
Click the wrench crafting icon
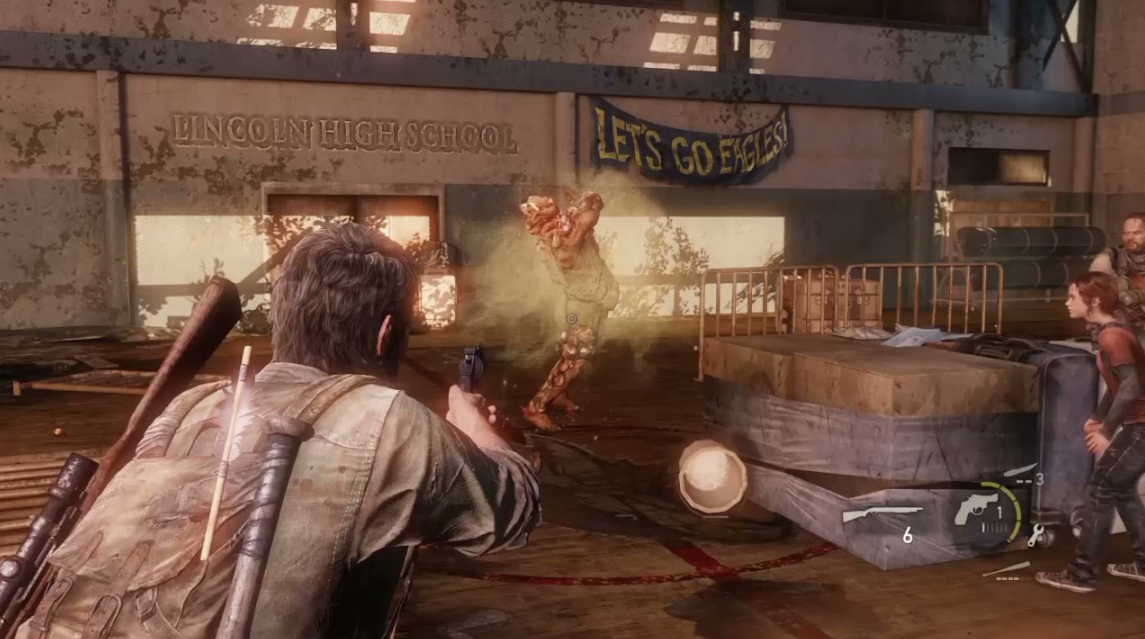point(1035,535)
